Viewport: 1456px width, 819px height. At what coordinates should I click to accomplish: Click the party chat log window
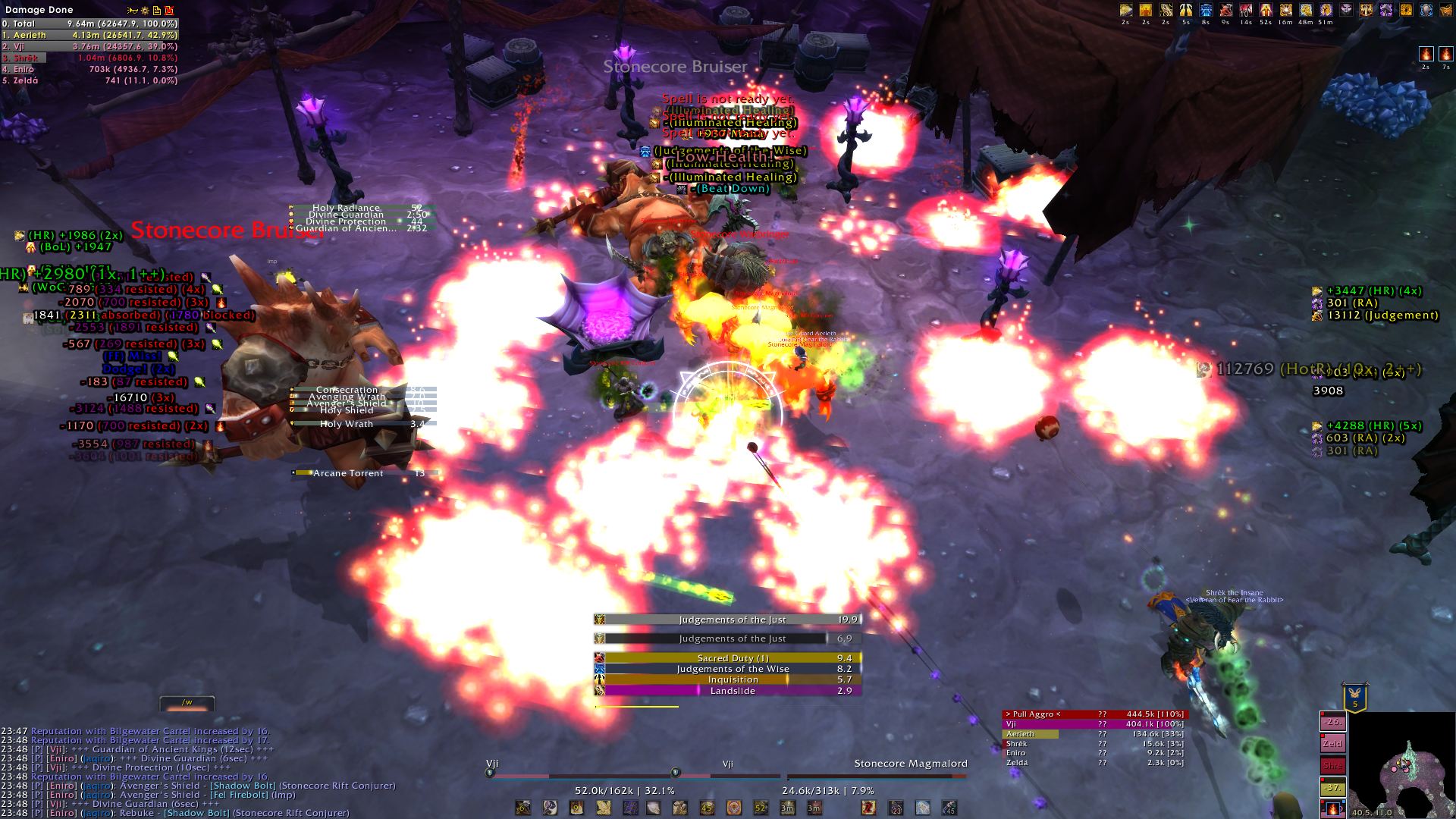197,772
